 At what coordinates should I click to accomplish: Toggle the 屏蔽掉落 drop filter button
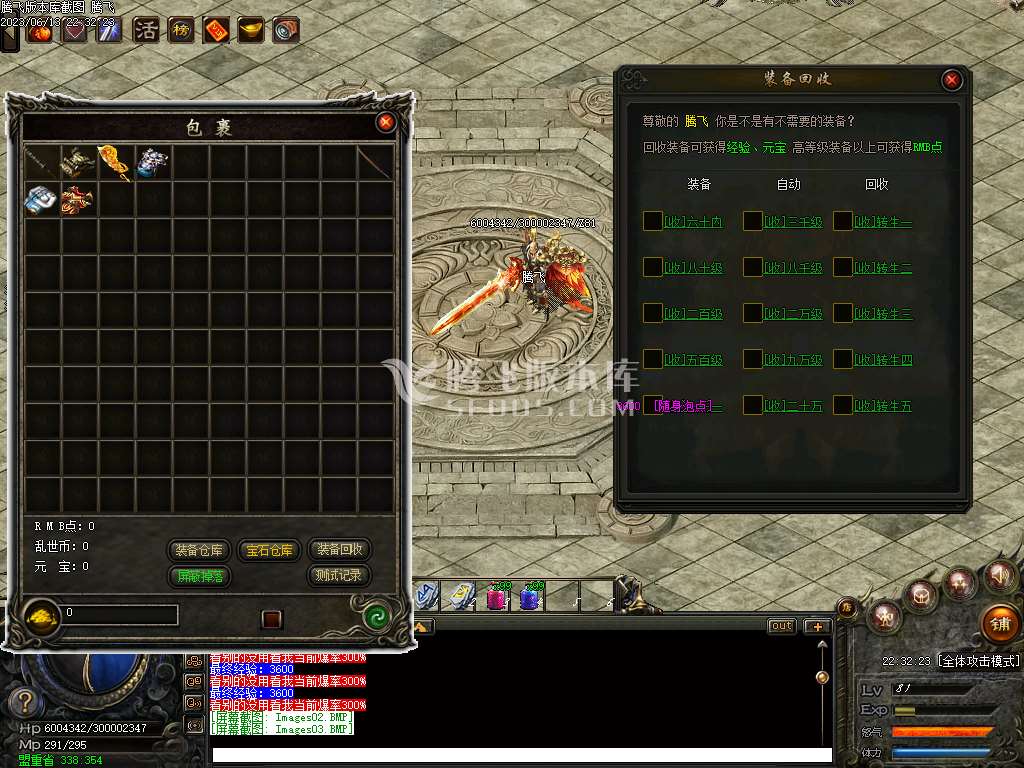(200, 576)
